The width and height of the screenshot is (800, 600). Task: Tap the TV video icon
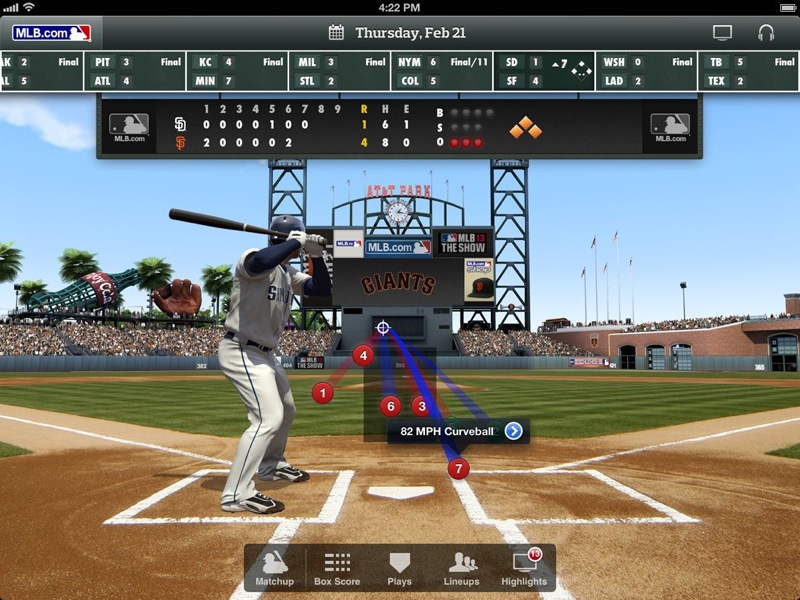[722, 33]
